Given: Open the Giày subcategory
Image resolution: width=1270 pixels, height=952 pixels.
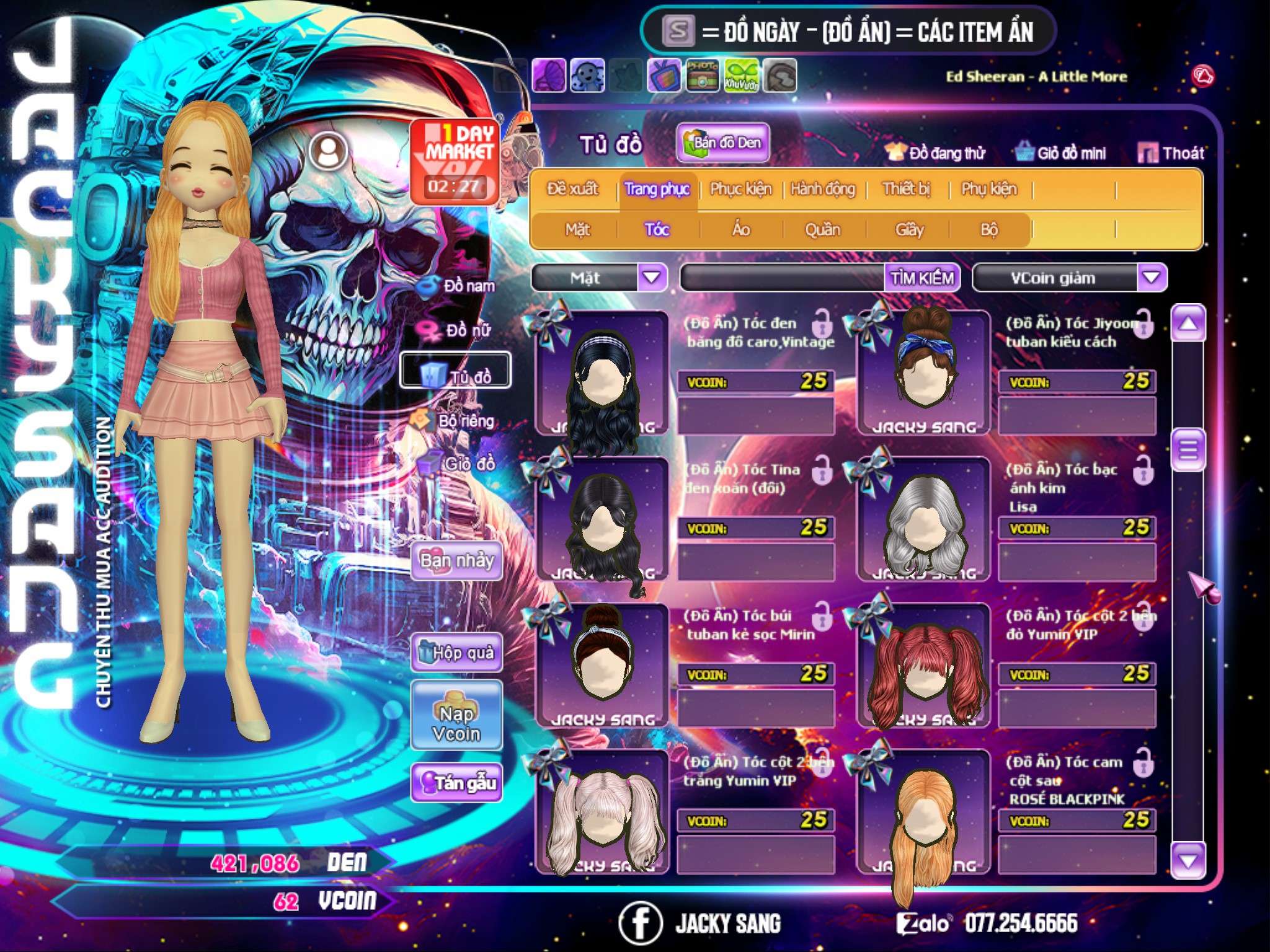Looking at the screenshot, I should pos(909,230).
